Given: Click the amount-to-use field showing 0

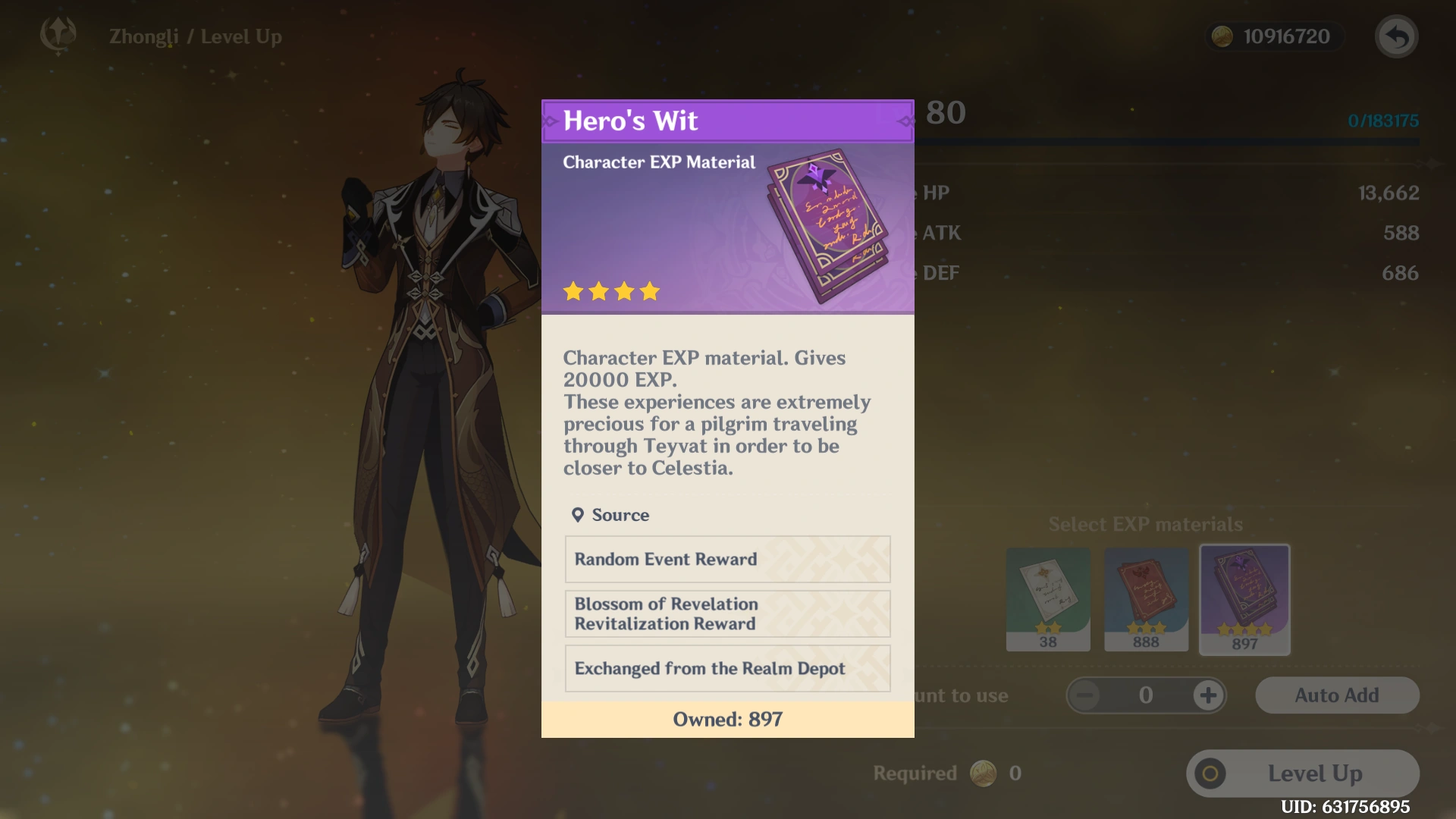Looking at the screenshot, I should (x=1146, y=695).
